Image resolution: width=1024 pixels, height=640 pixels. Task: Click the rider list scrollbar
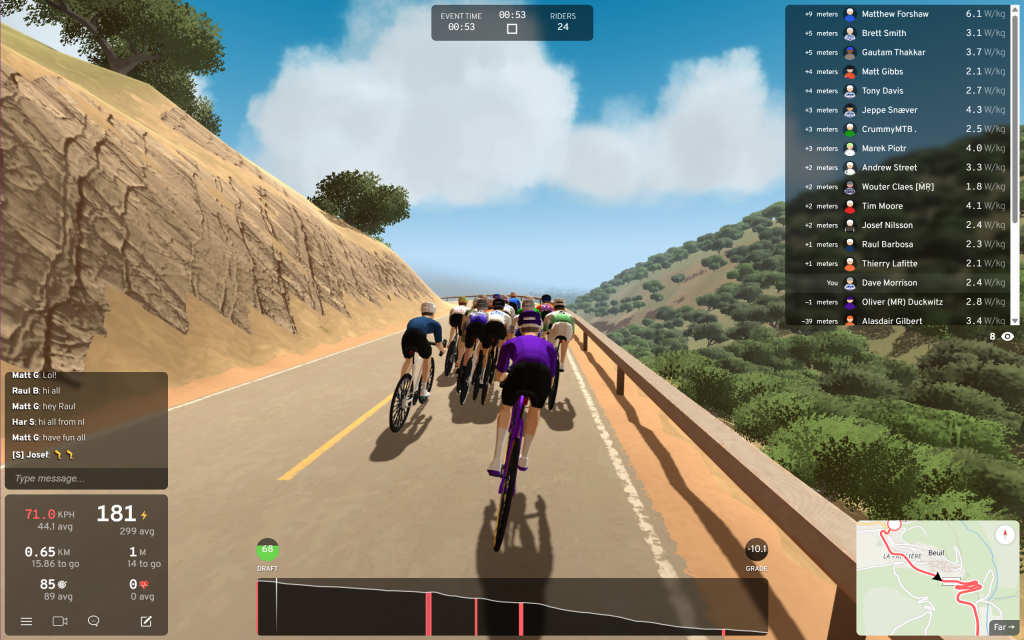pyautogui.click(x=1017, y=110)
